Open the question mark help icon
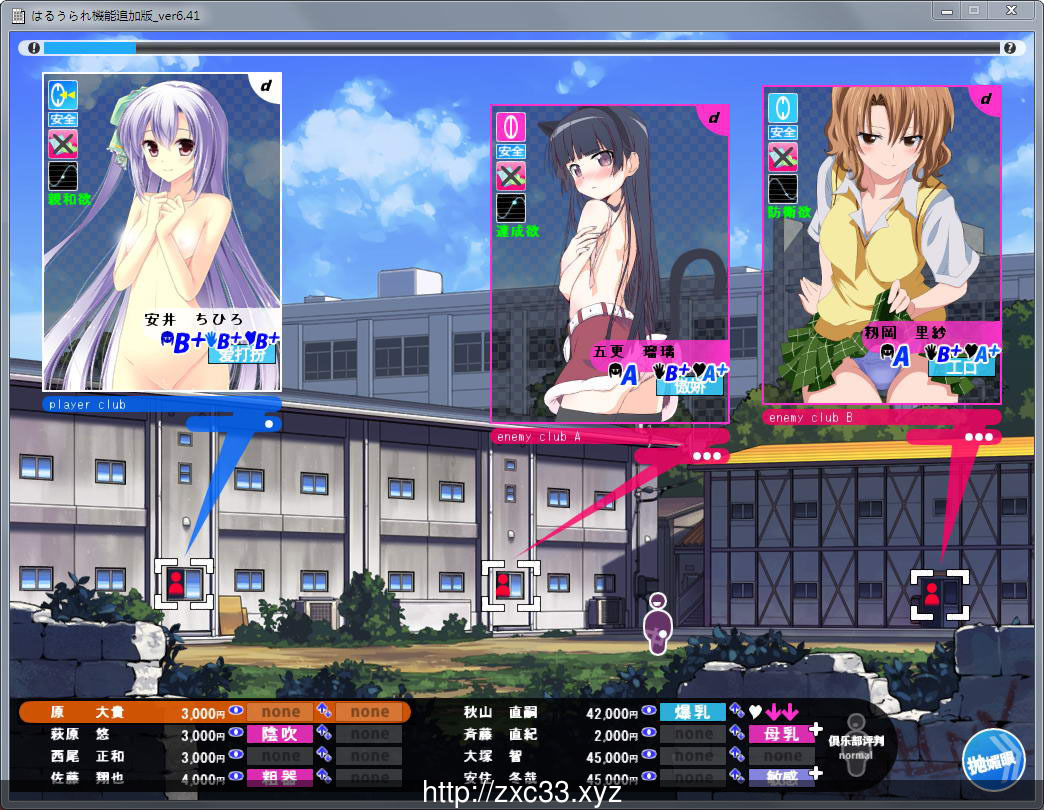The width and height of the screenshot is (1044, 810). (x=1009, y=47)
